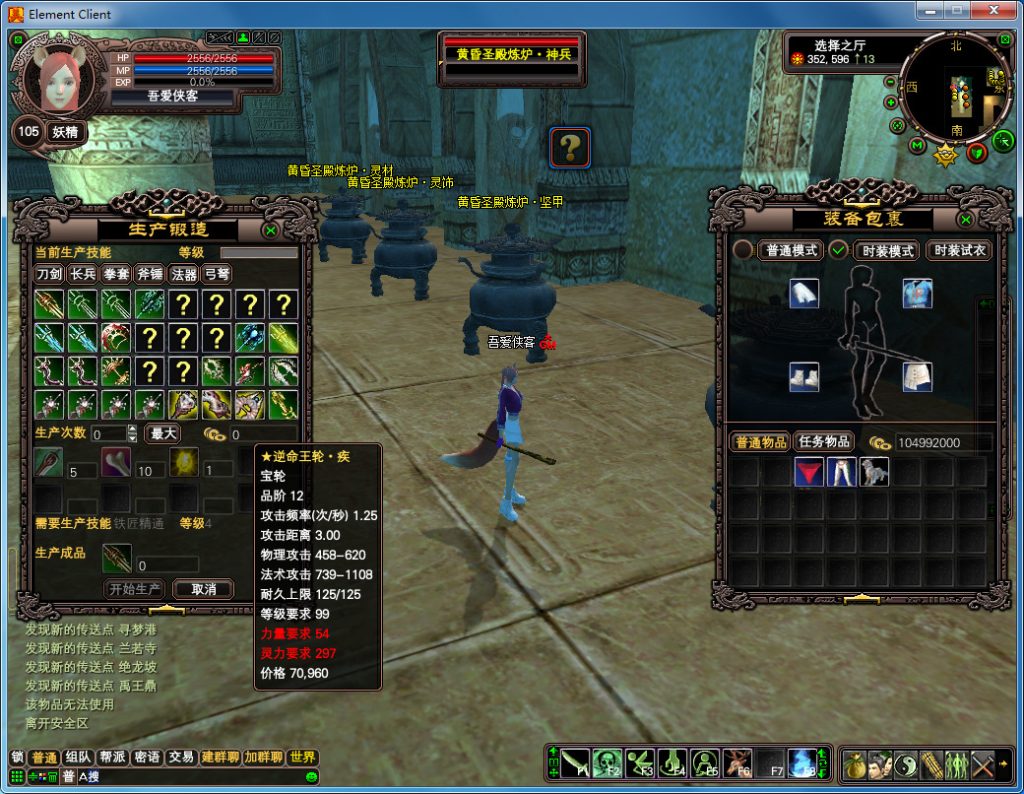The image size is (1024, 794).
Task: Select the 法器 crafting tab
Action: [x=183, y=274]
